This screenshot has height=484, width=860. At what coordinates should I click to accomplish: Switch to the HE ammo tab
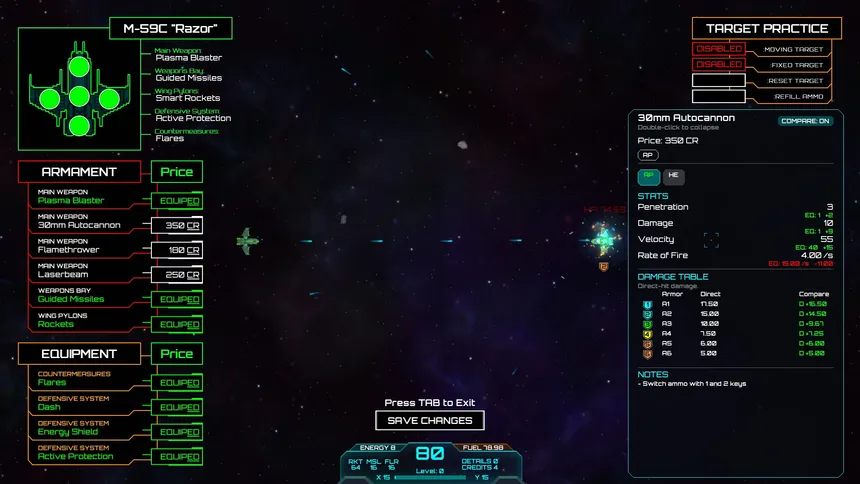672,176
